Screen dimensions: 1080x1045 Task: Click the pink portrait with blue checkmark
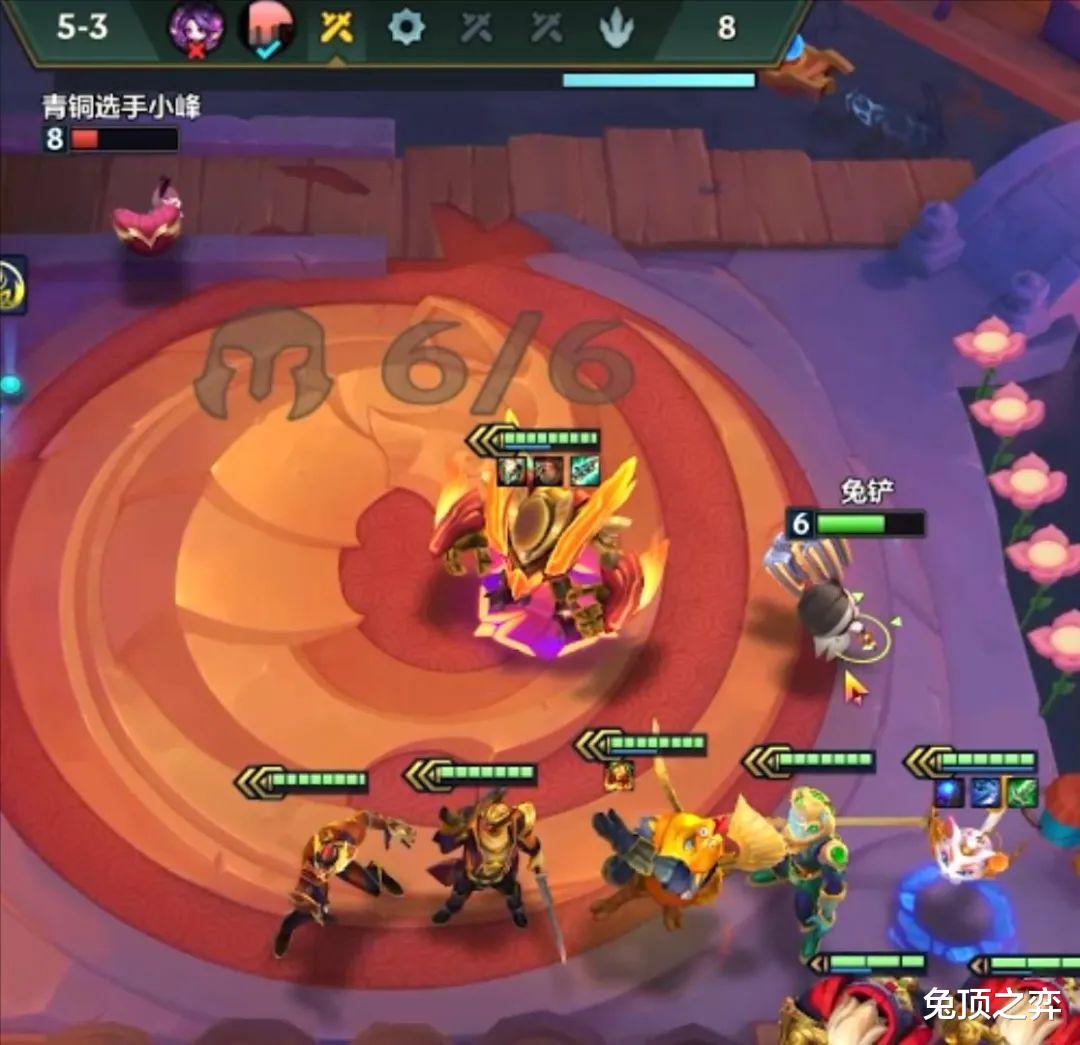(x=267, y=27)
